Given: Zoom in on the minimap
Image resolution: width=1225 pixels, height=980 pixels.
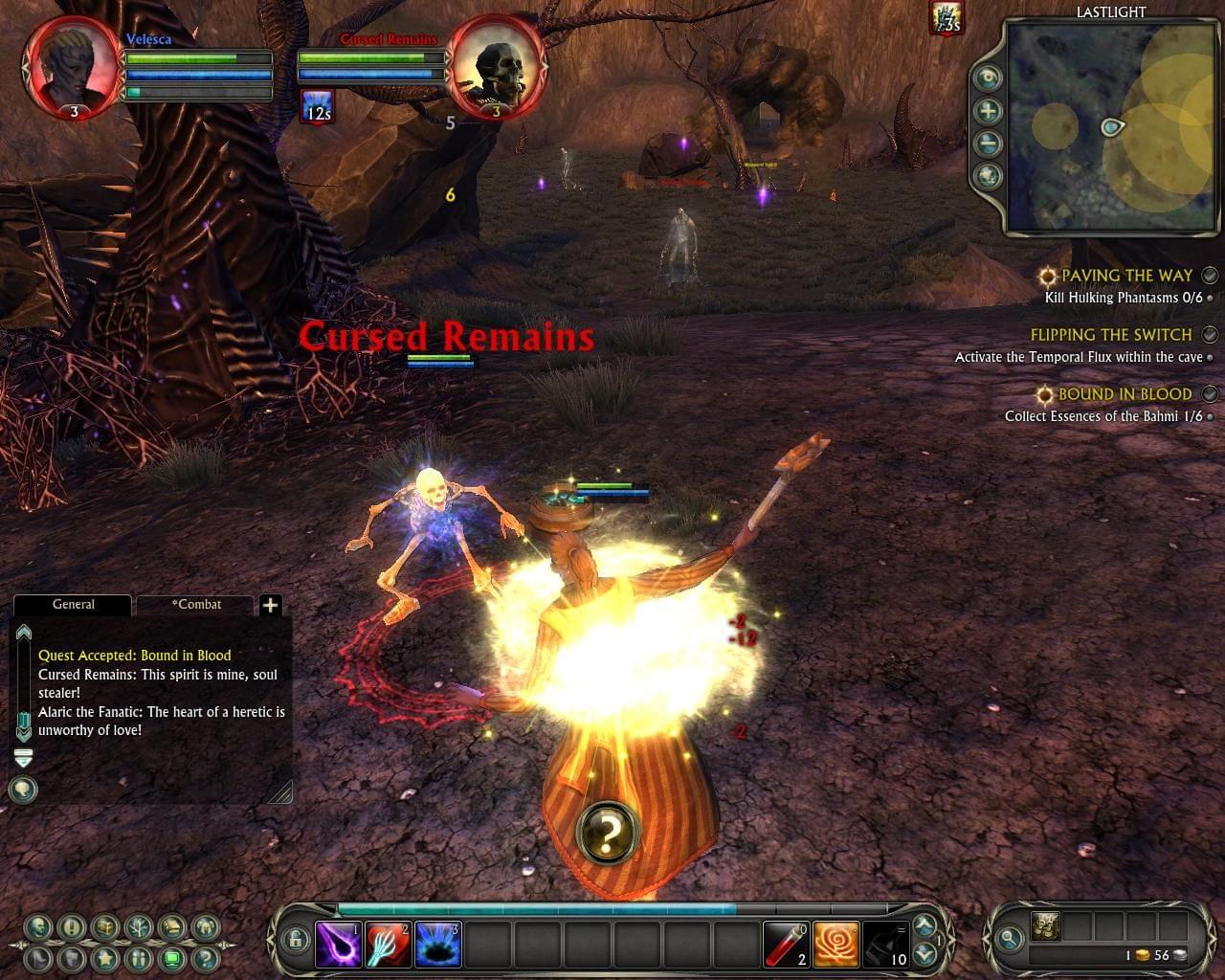Looking at the screenshot, I should [x=988, y=111].
